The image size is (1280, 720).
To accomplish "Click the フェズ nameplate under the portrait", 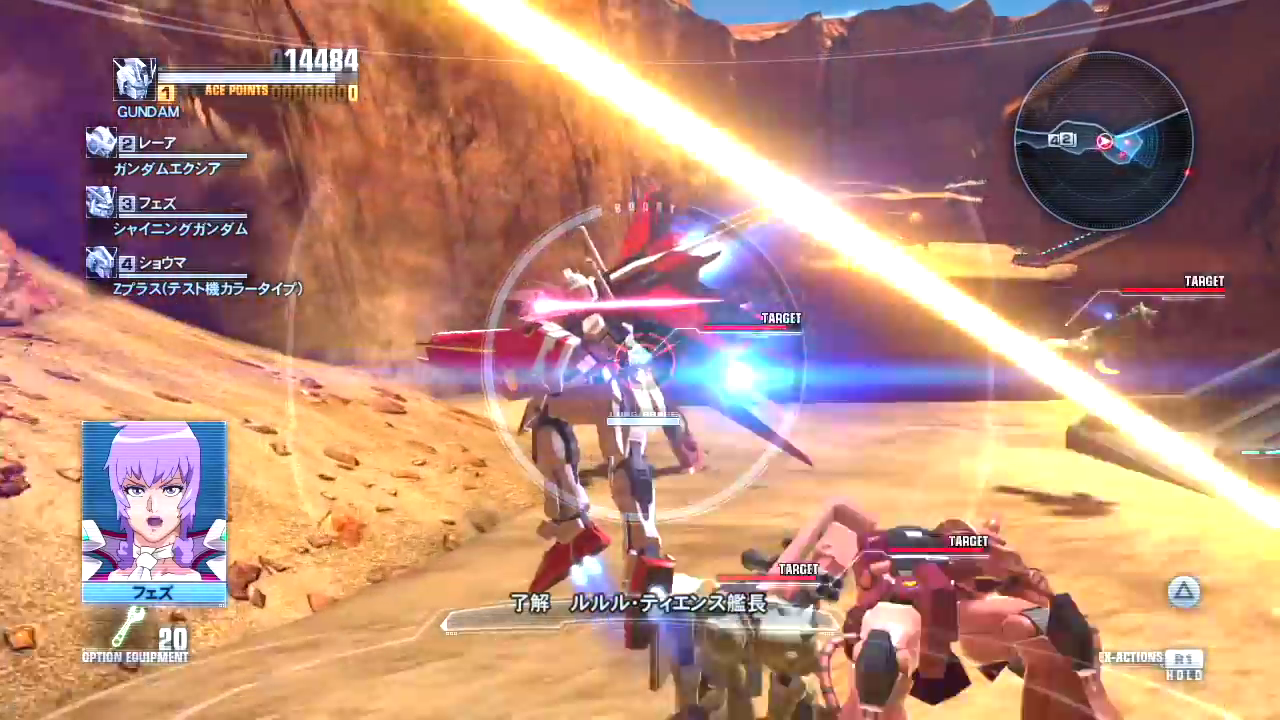I will point(153,594).
